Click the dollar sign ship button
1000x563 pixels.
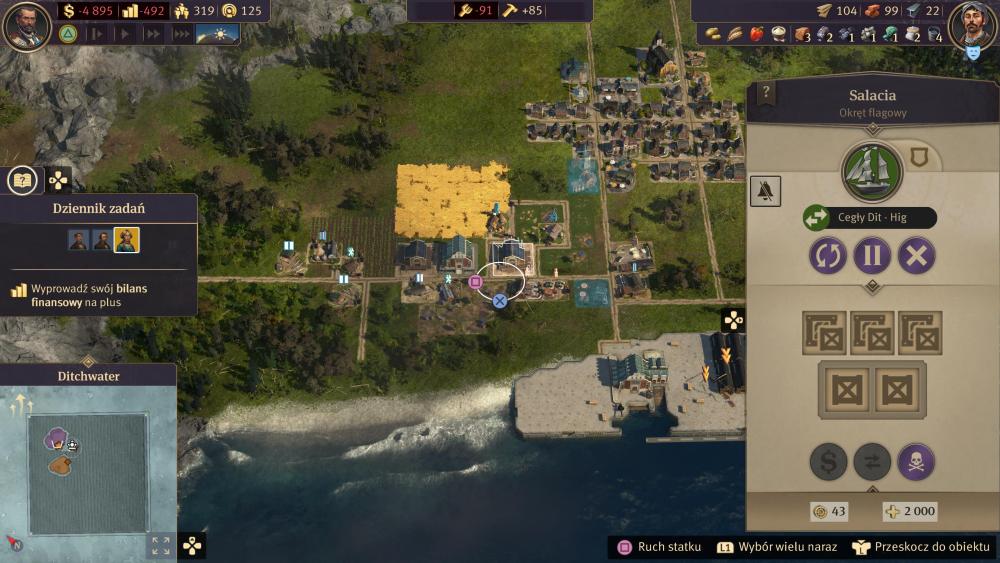[828, 462]
